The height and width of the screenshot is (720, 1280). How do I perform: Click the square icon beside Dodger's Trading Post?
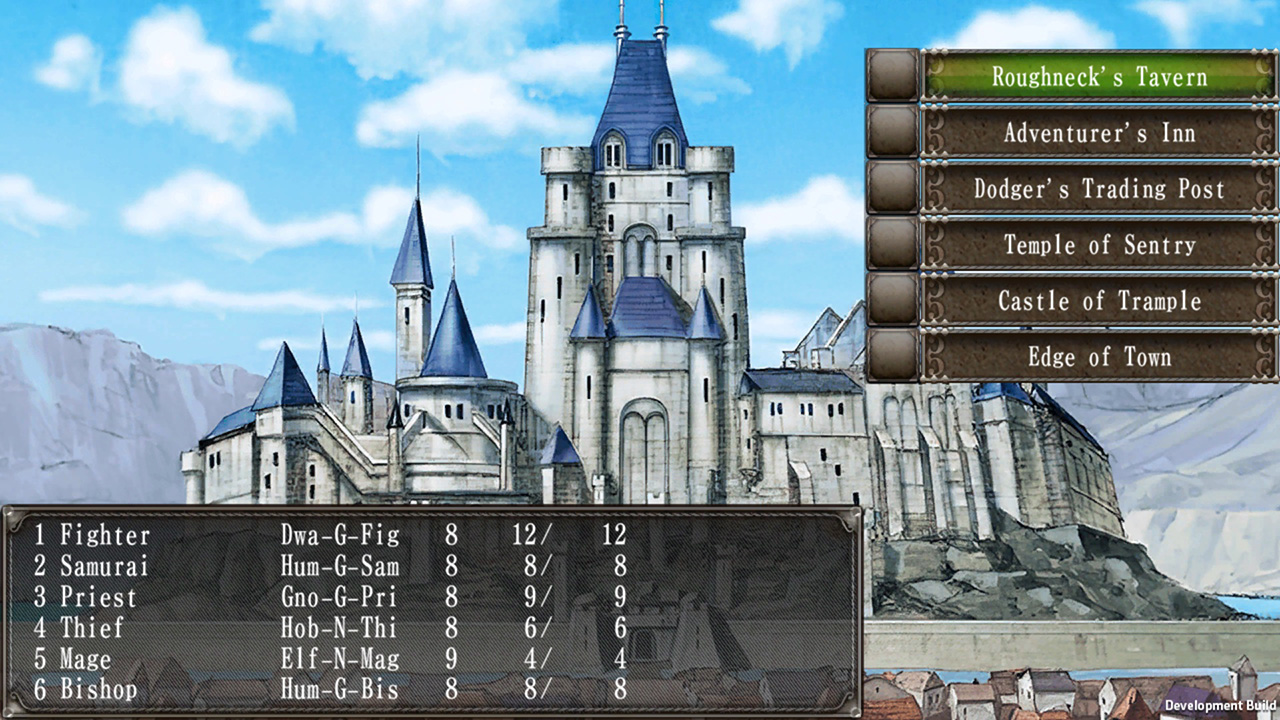[x=890, y=189]
